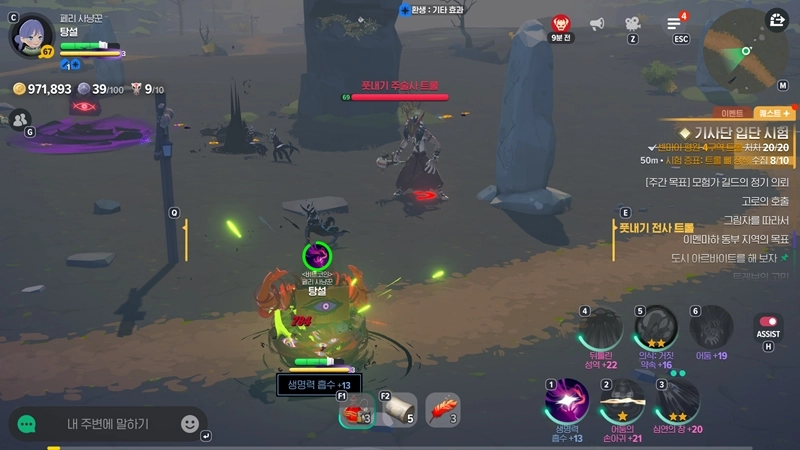
Task: Toggle the ASSIST switch
Action: [768, 326]
